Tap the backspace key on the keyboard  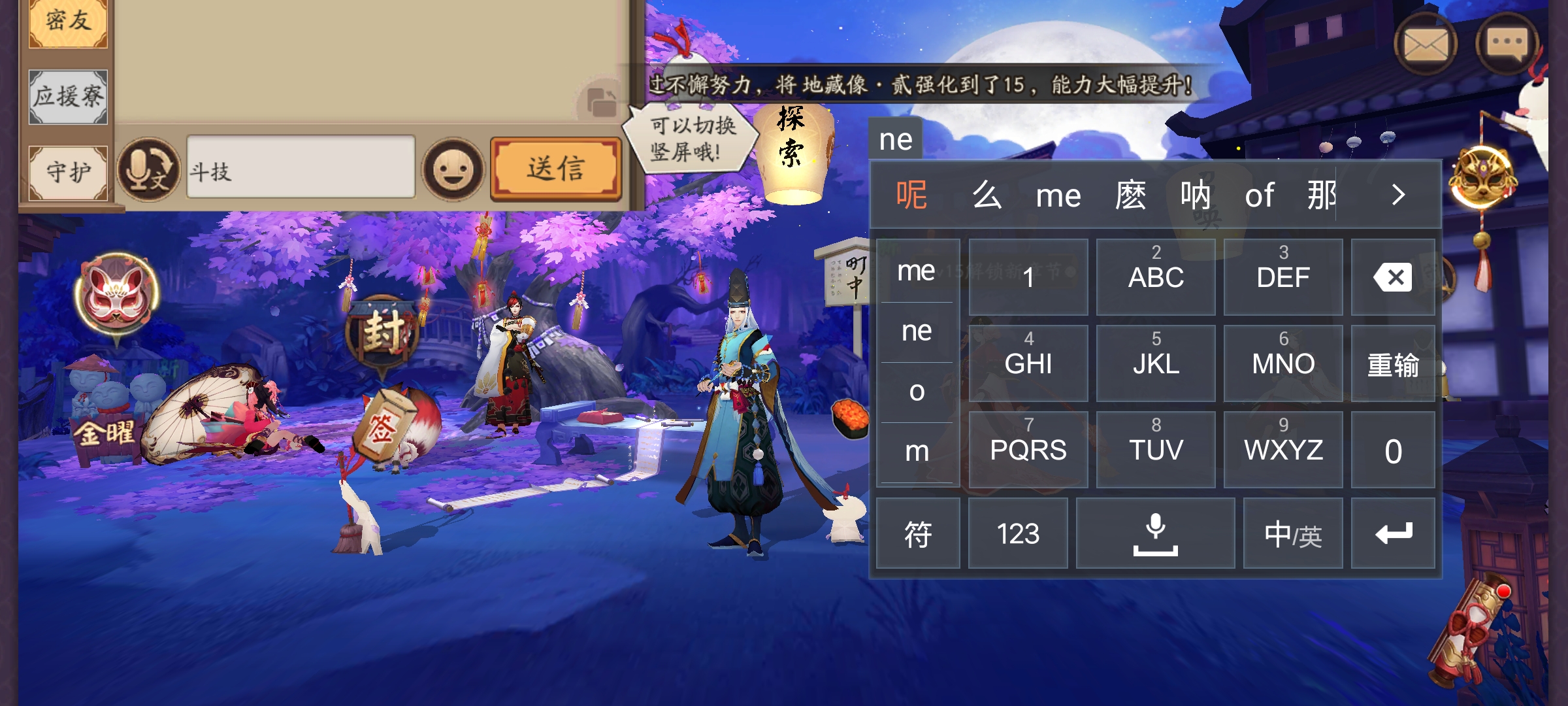pos(1393,277)
